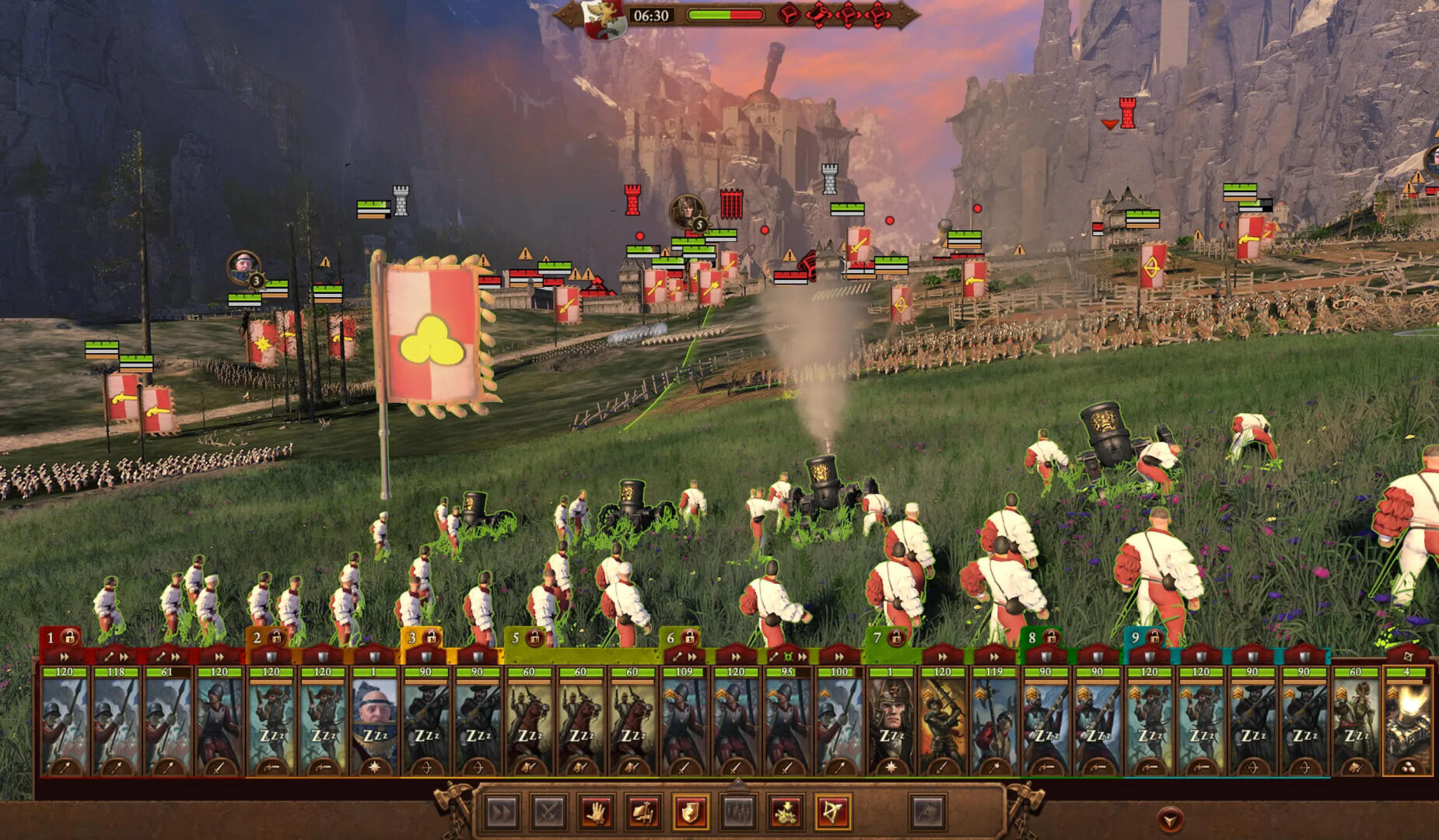Screen dimensions: 1439x840
Task: Click the round red arrow button
Action: (x=1171, y=819)
